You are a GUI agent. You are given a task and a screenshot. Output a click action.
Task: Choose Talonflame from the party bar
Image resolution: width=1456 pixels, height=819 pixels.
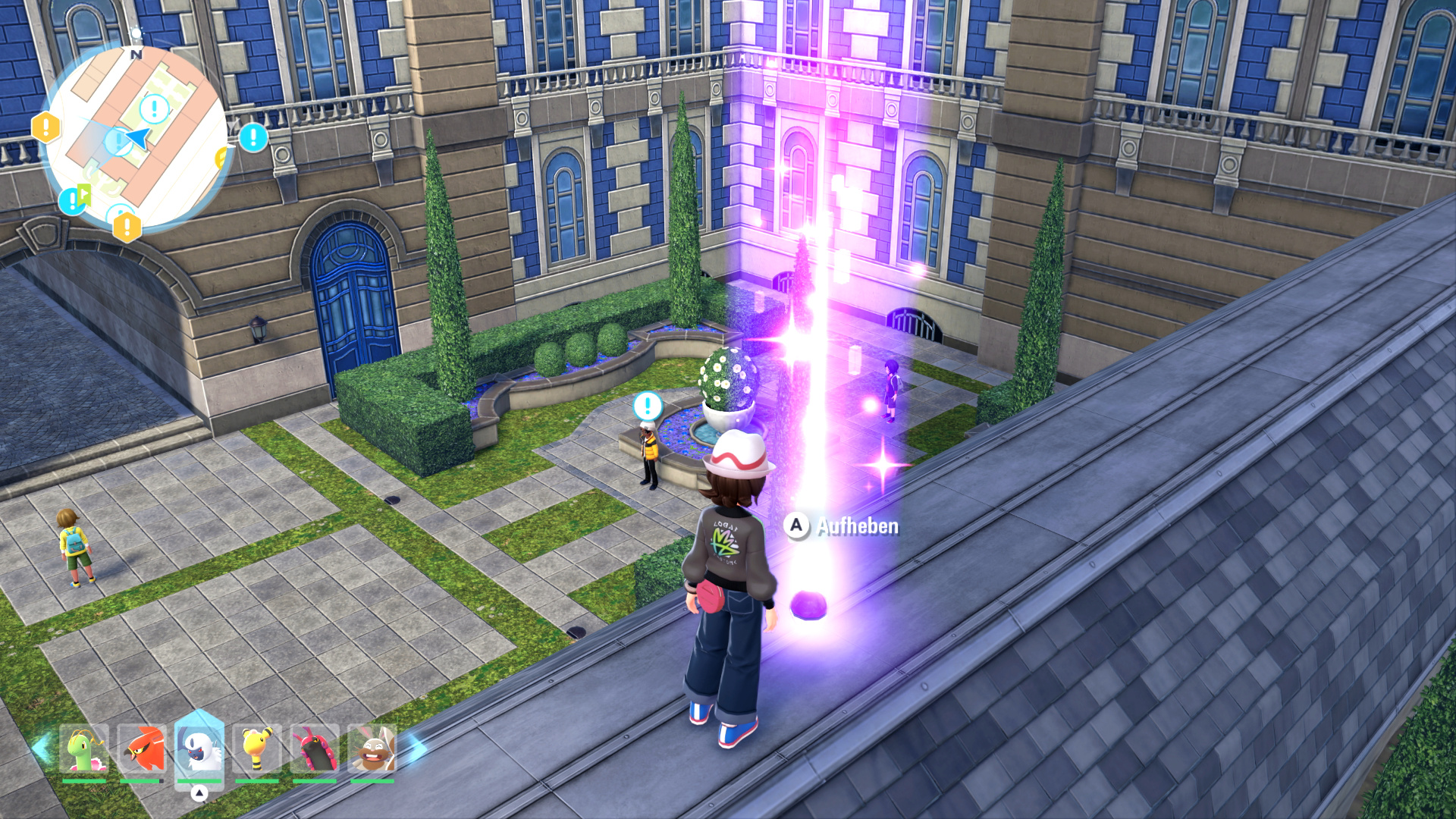[x=142, y=749]
